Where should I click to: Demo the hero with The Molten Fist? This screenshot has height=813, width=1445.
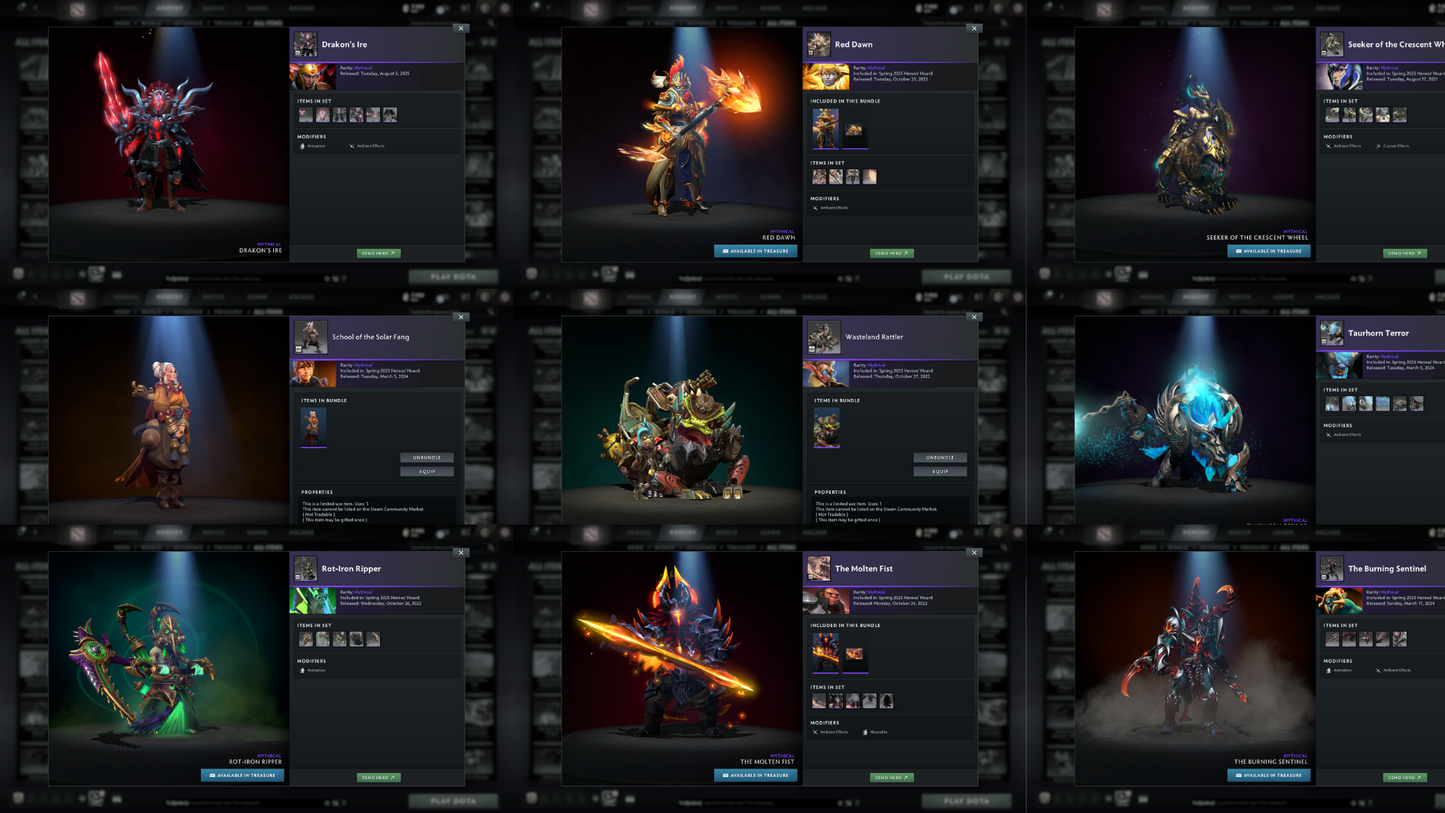tap(891, 777)
